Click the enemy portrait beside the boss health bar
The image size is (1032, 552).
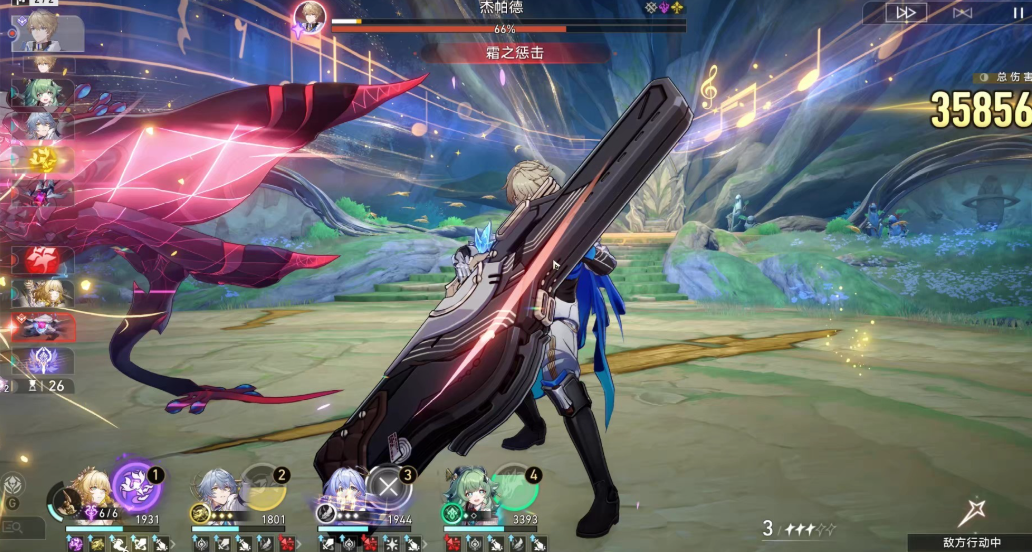point(310,17)
